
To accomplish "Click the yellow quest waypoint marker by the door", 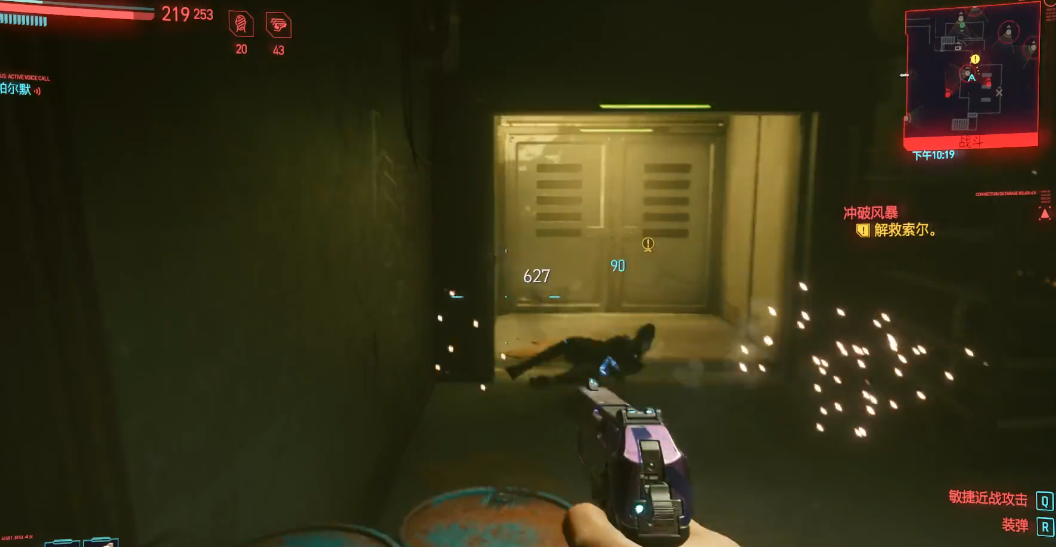I will (648, 243).
